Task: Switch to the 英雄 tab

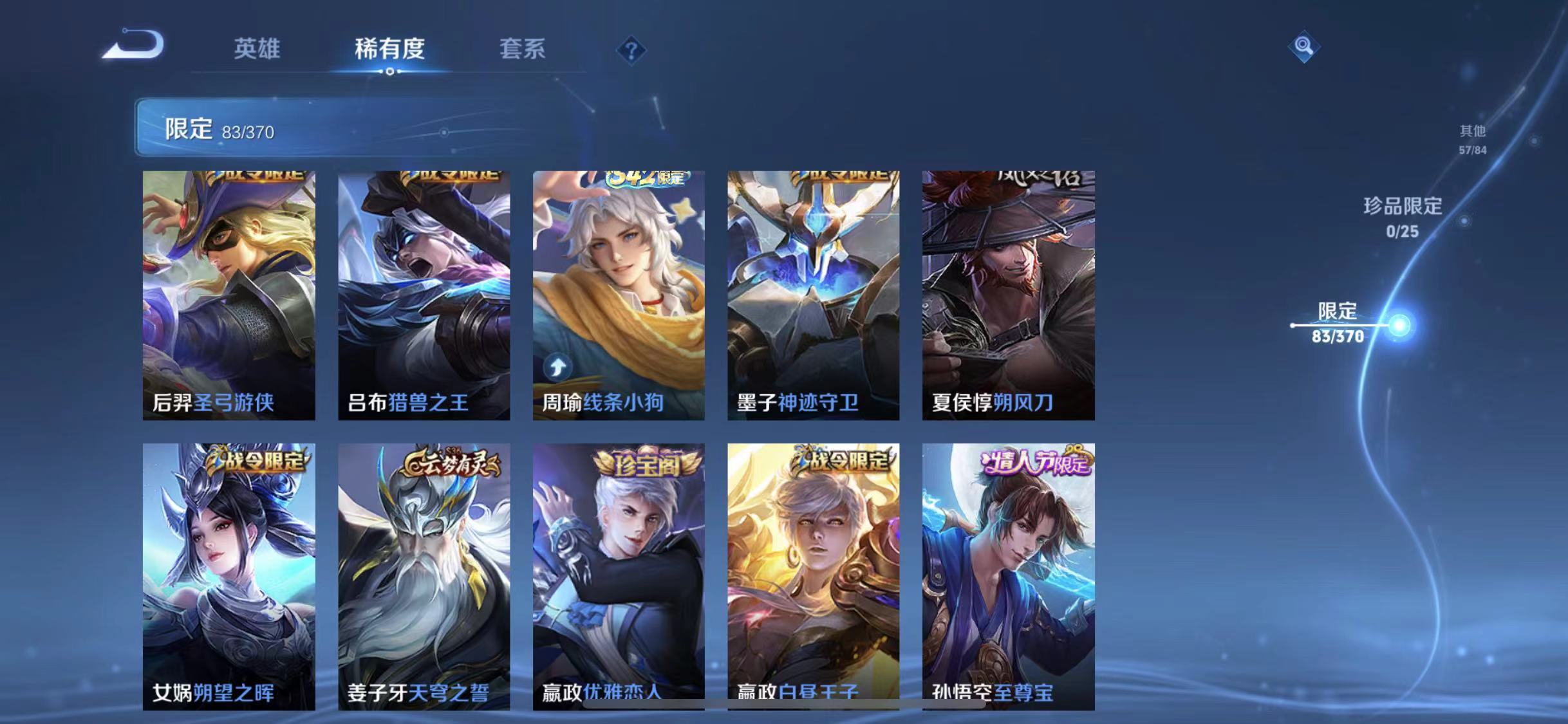Action: coord(257,50)
